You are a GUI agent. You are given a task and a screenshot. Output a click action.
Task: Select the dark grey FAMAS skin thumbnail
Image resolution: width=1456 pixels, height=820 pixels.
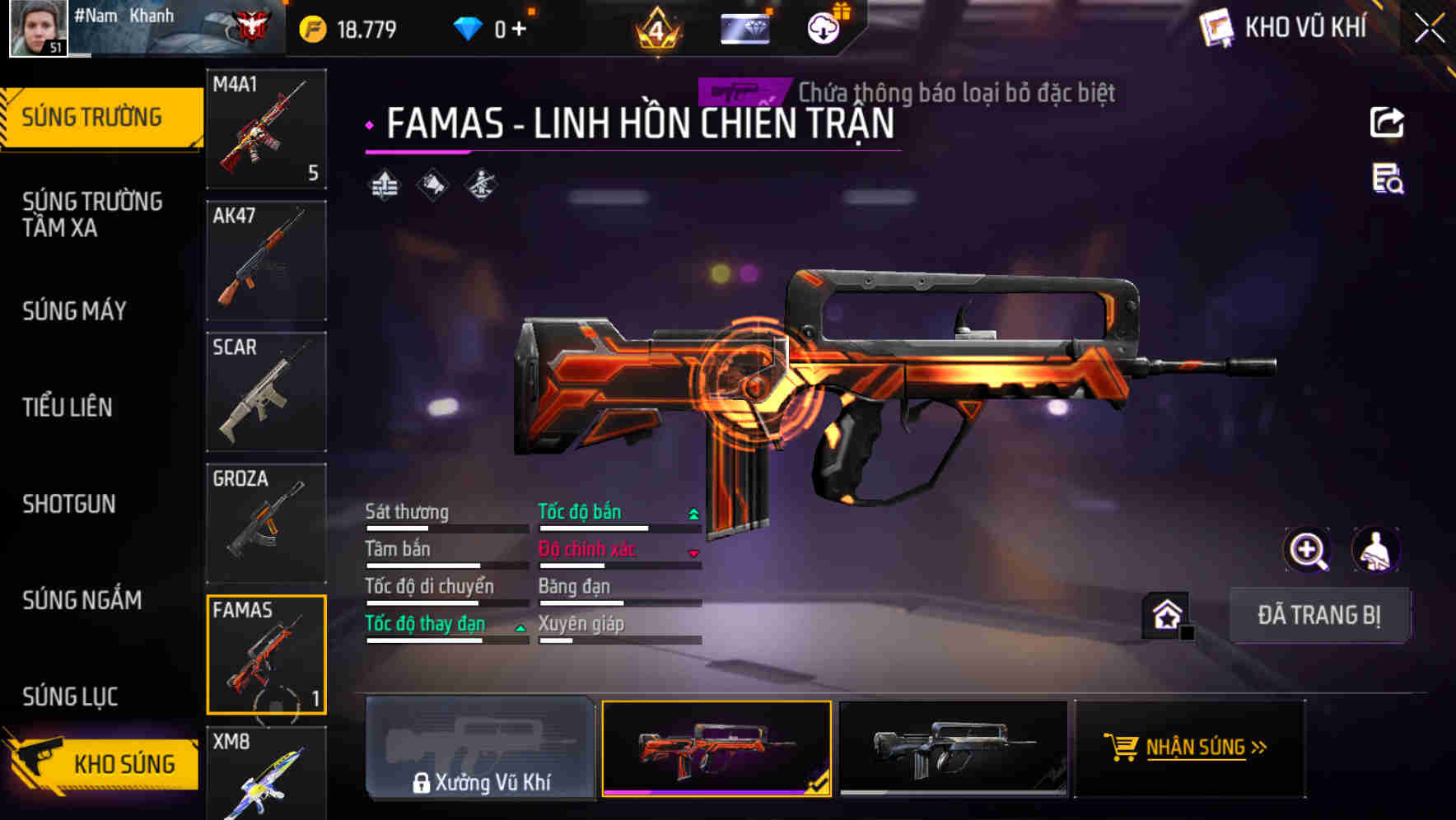tap(953, 748)
